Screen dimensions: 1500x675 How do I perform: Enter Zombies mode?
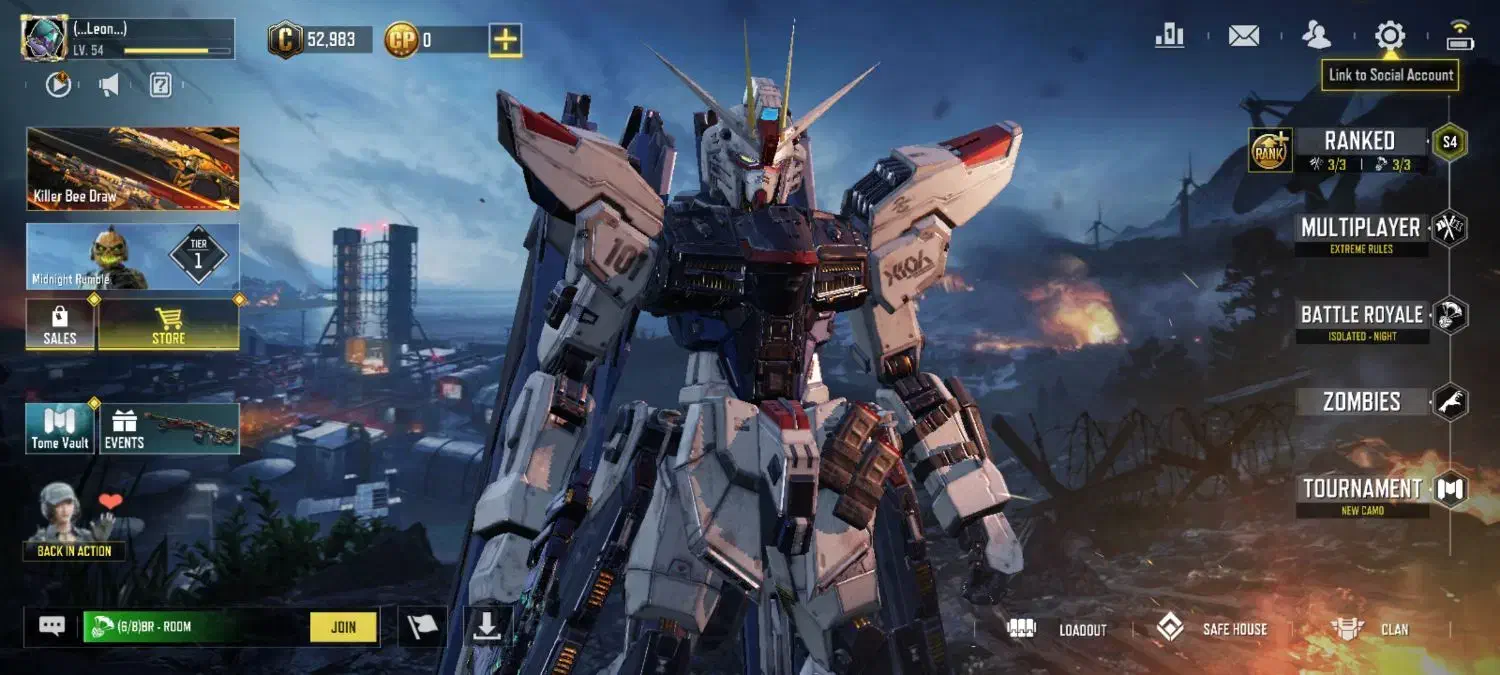(1361, 402)
